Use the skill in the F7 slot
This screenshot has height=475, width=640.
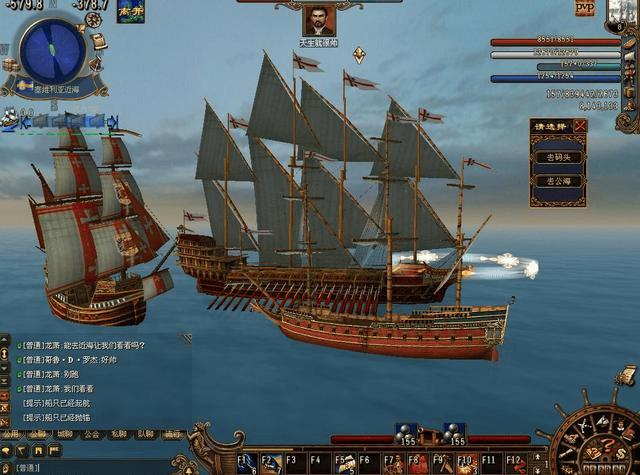click(x=392, y=462)
